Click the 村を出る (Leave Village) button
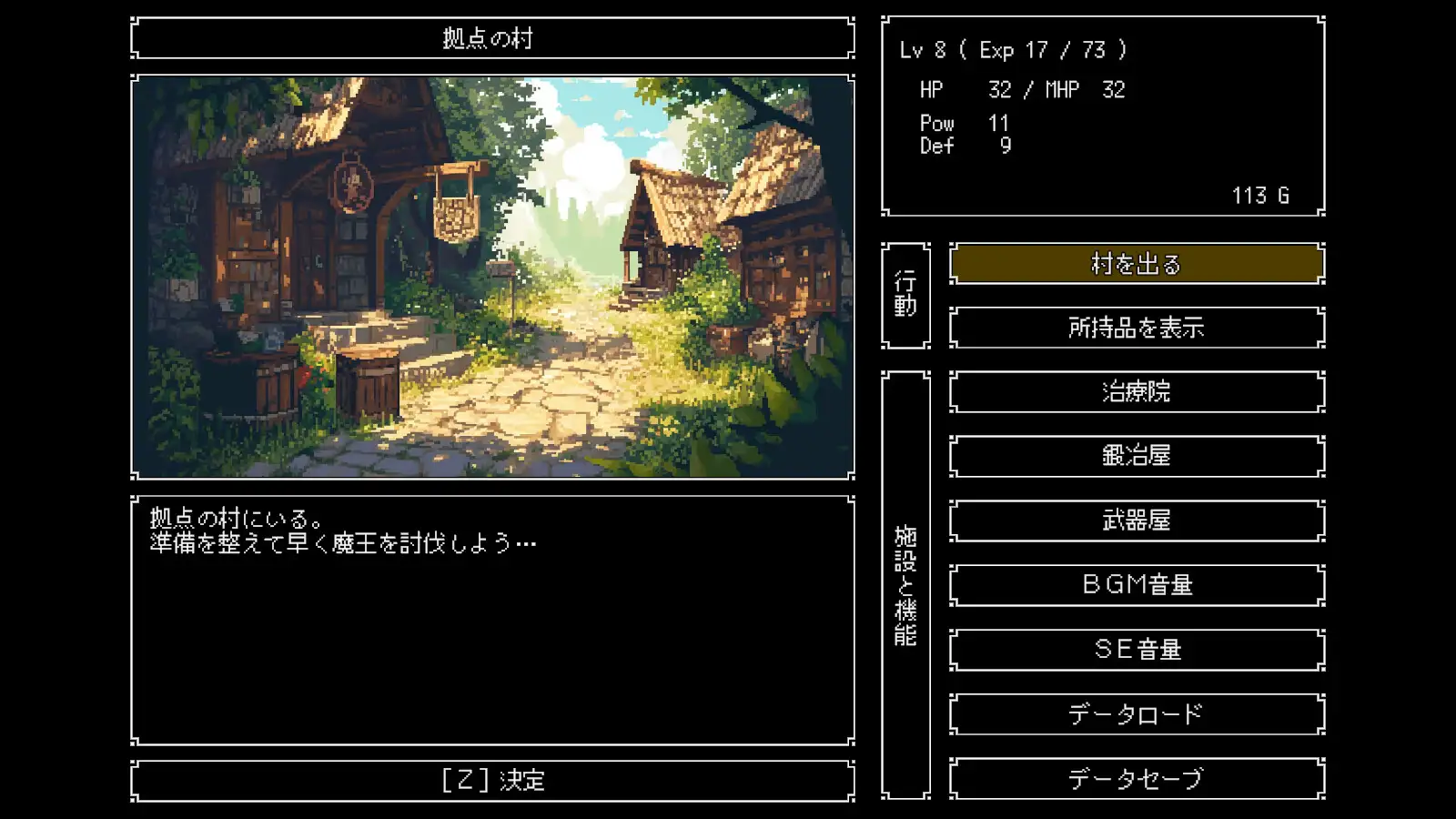 (1137, 264)
